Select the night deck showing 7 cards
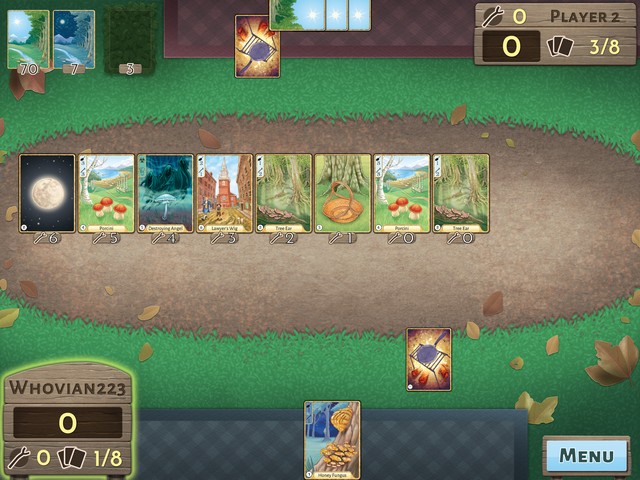This screenshot has height=480, width=640. point(74,40)
